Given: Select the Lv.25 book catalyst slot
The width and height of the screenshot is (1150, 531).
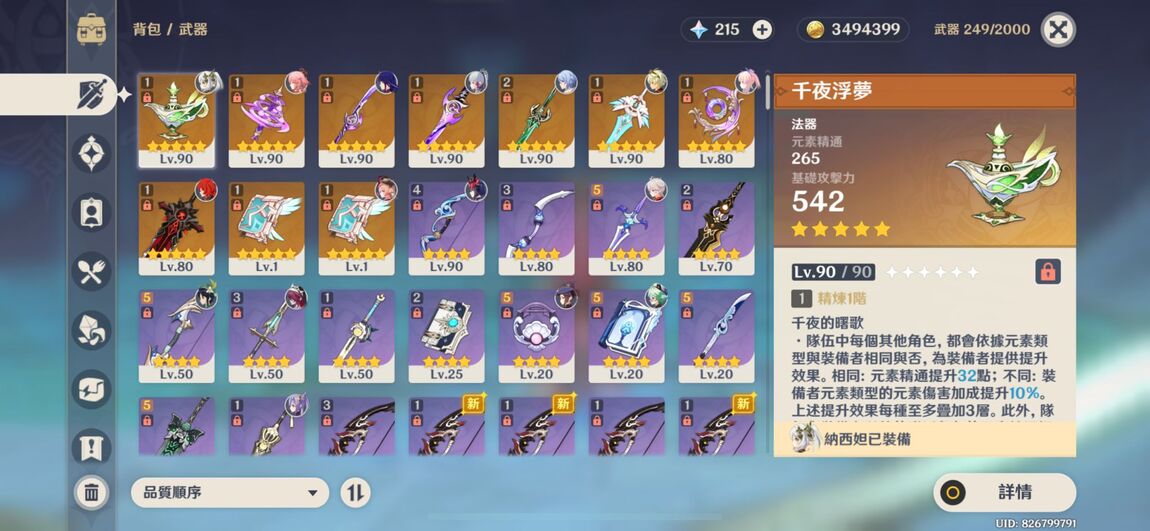Looking at the screenshot, I should [446, 336].
